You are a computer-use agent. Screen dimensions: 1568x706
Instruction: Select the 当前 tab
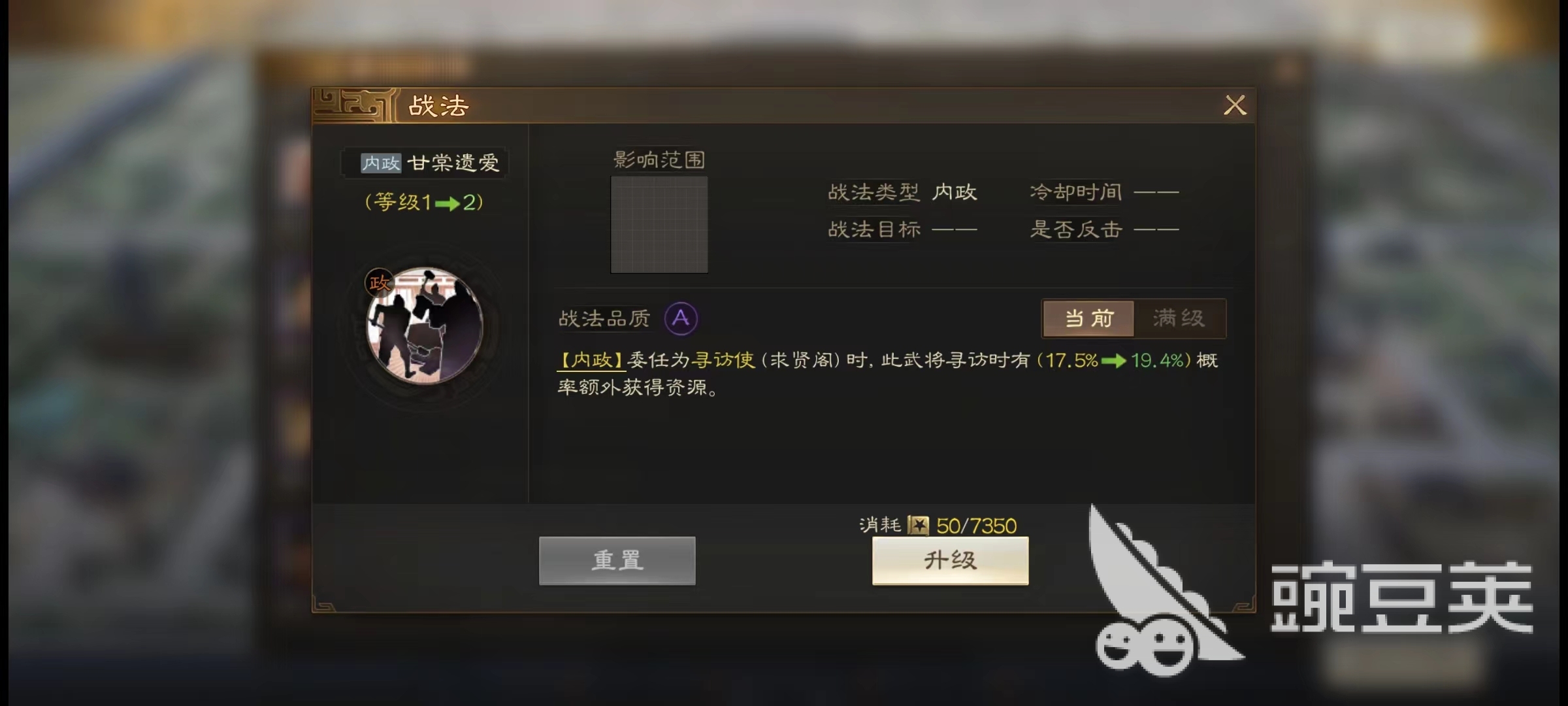tap(1088, 319)
